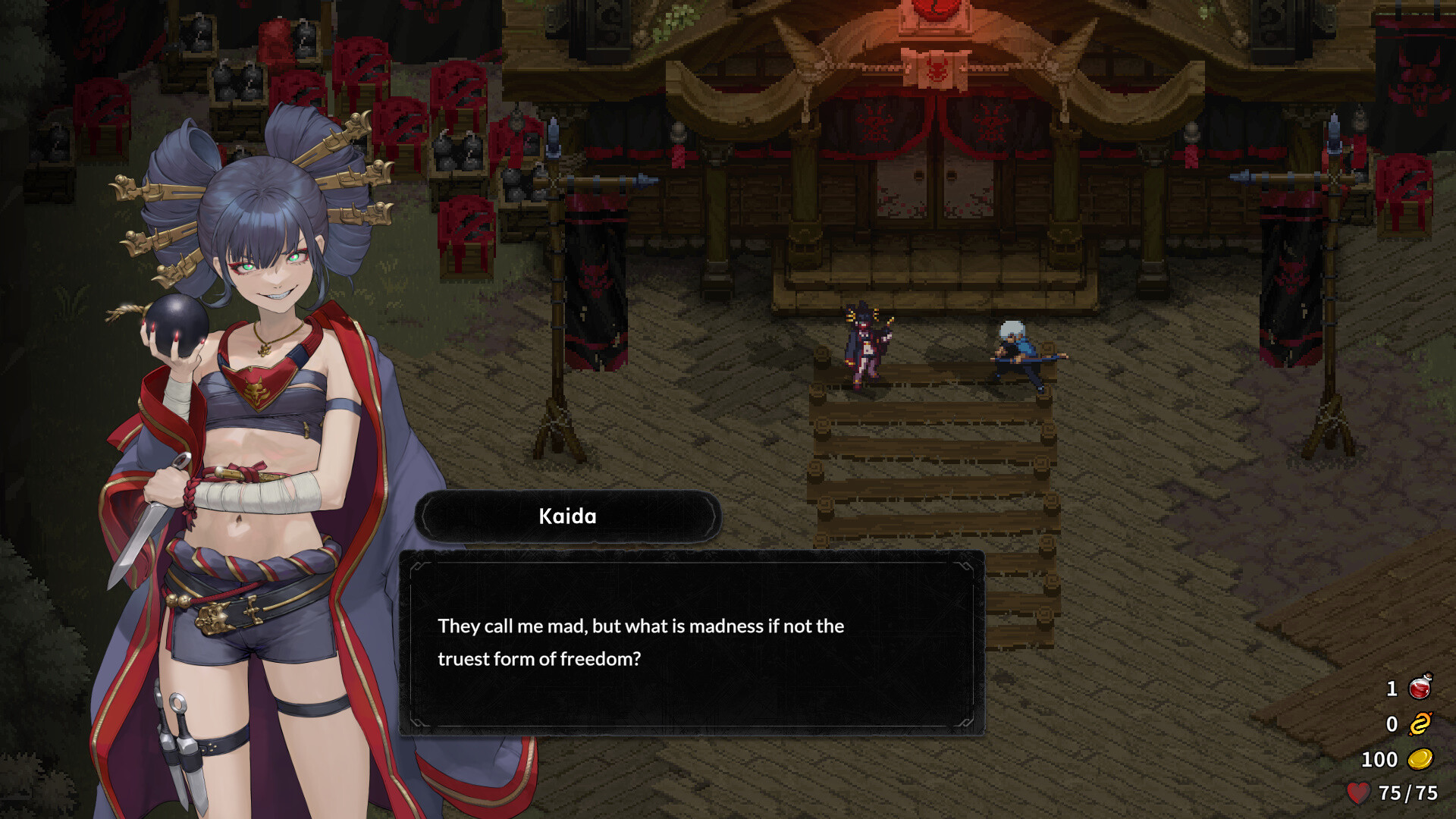Screen dimensions: 1456x819
Task: Click the glowing red orb atop the shrine roof
Action: pyautogui.click(x=934, y=11)
